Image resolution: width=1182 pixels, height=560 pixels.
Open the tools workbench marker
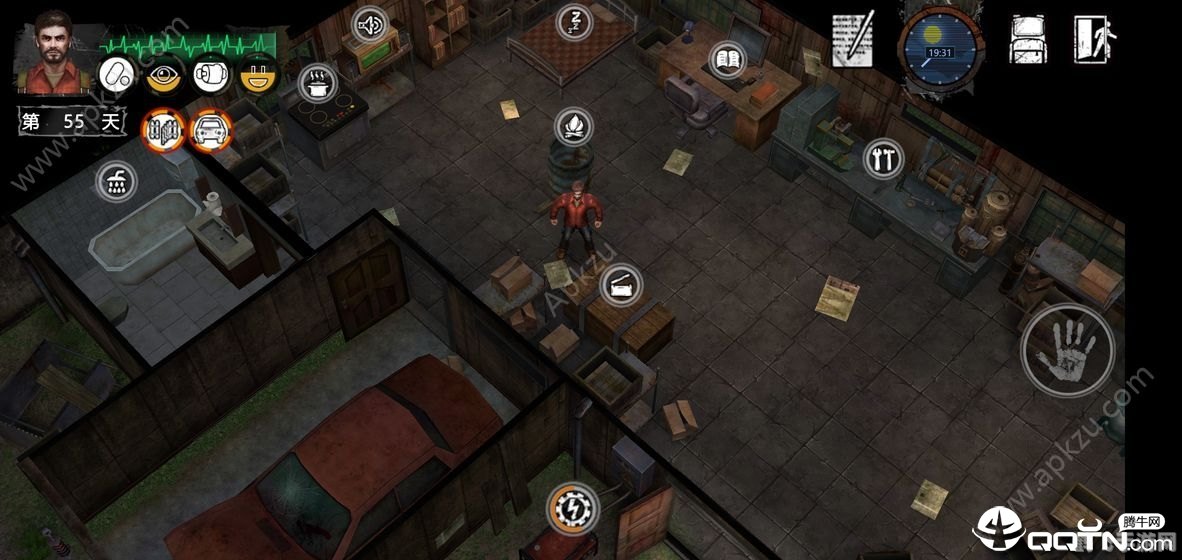click(x=883, y=158)
